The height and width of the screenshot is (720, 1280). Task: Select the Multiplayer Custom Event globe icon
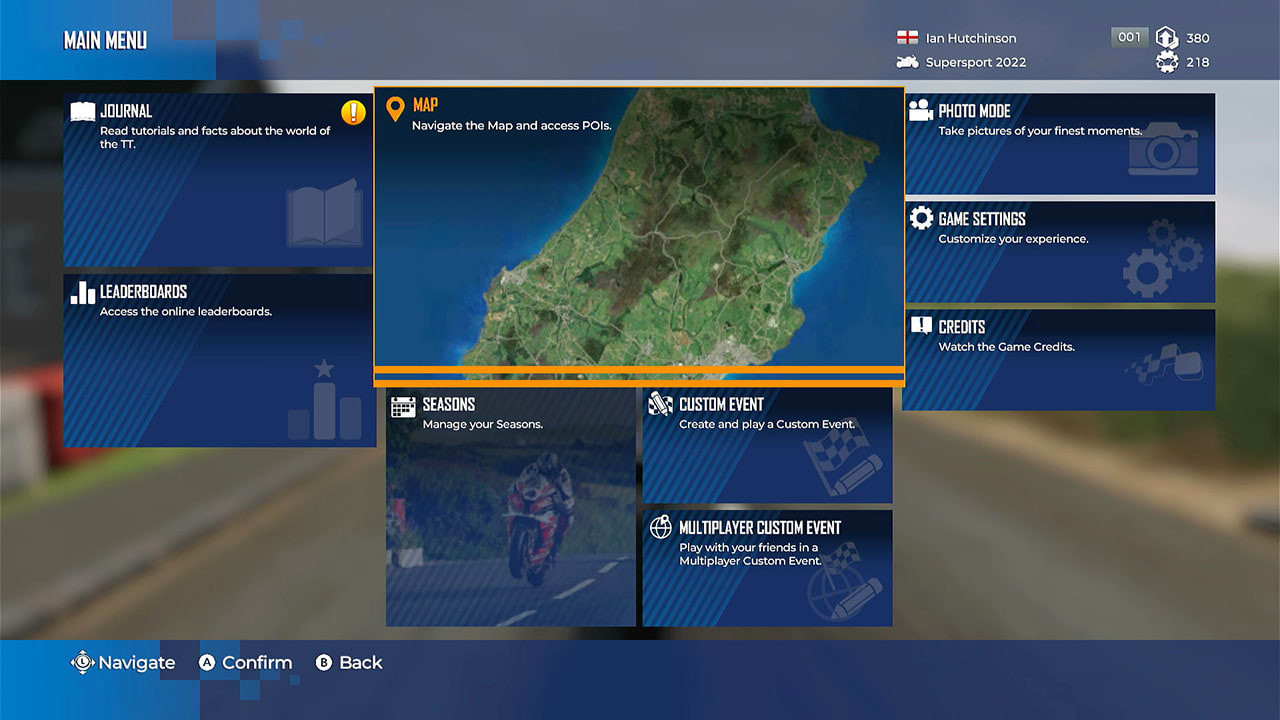660,528
